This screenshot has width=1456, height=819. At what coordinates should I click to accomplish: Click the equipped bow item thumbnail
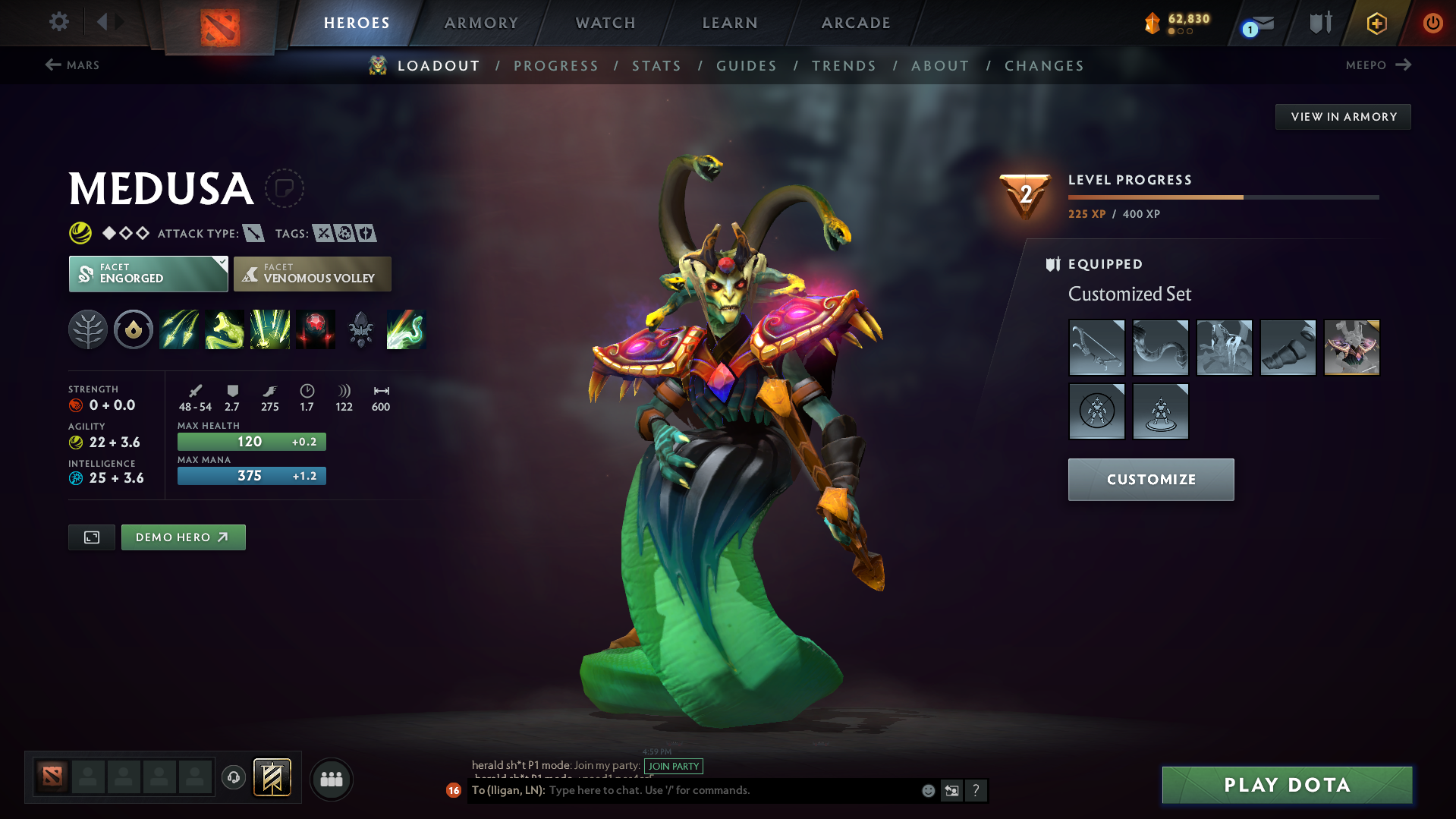(1097, 347)
